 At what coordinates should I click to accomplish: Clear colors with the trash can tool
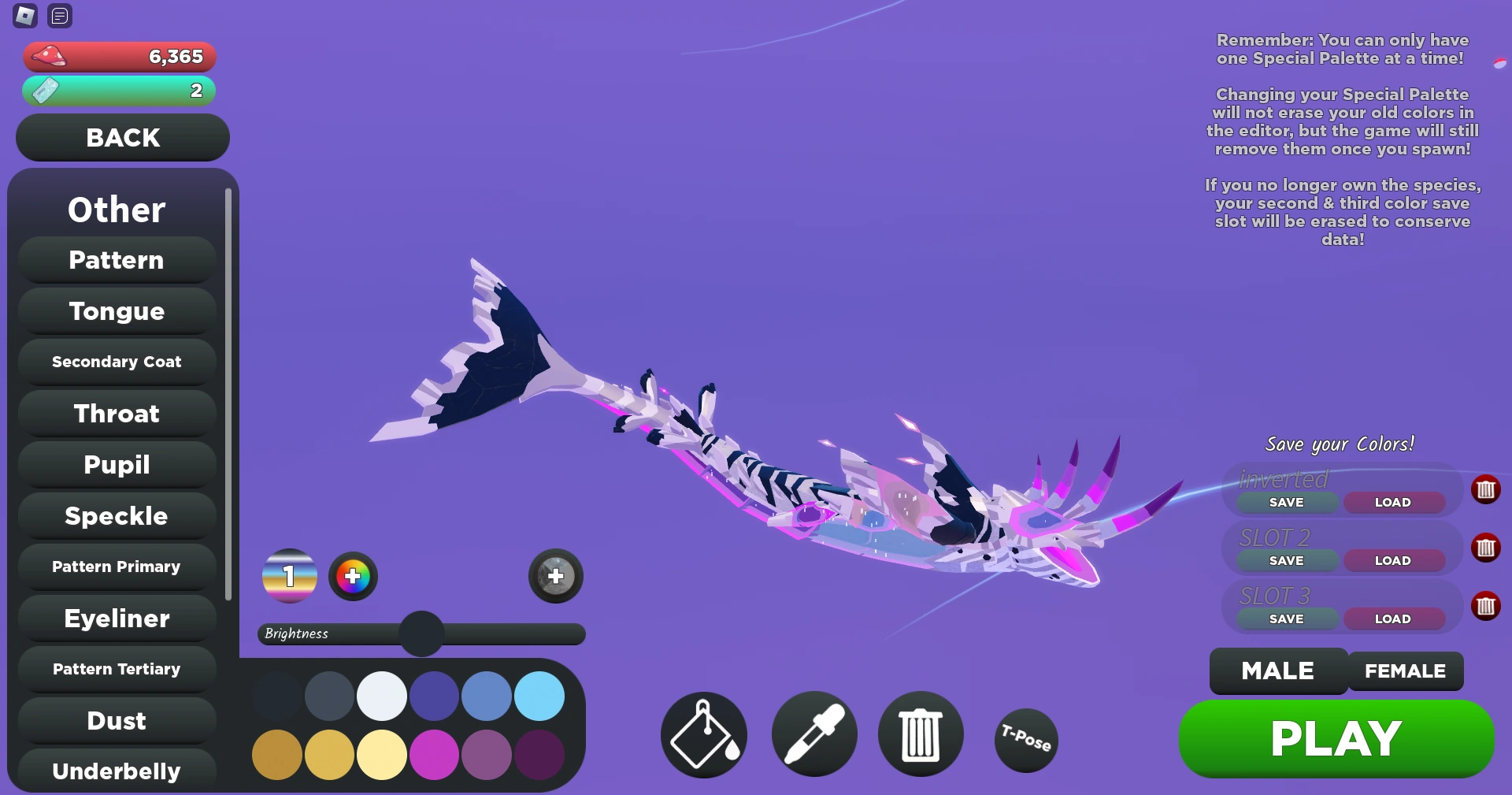[919, 734]
